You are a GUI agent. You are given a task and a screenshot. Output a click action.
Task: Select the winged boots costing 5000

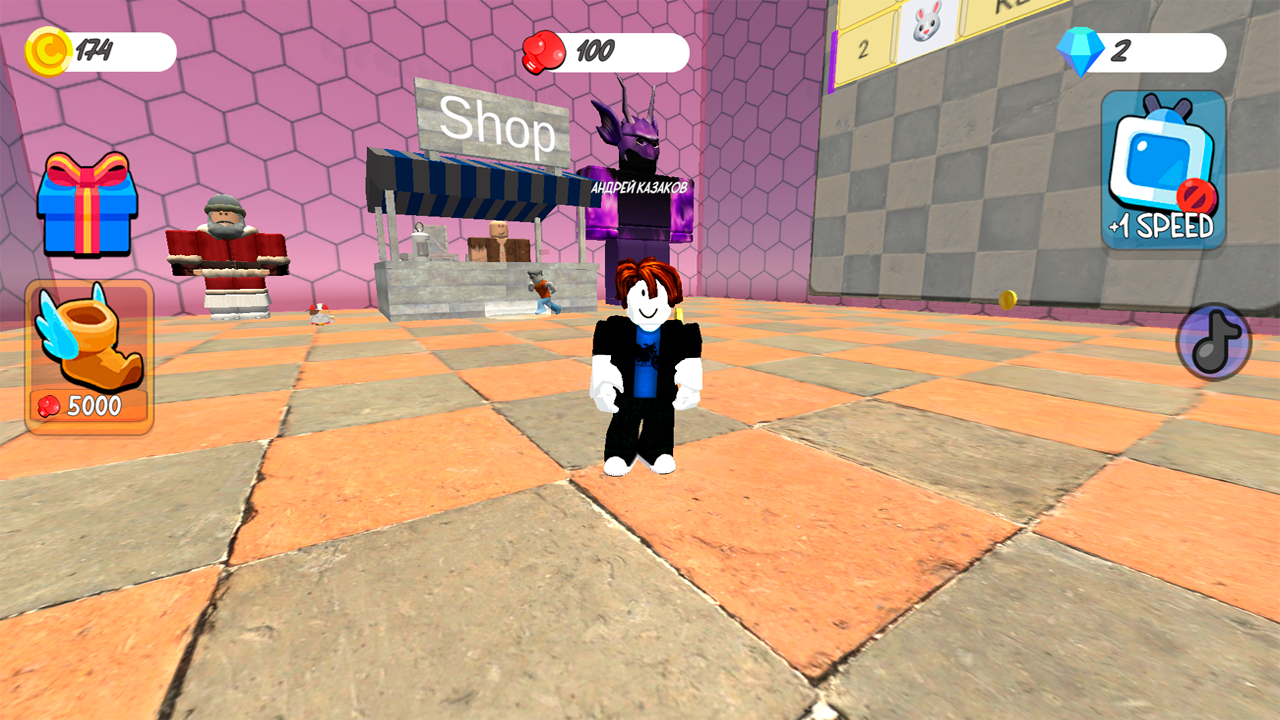point(88,360)
